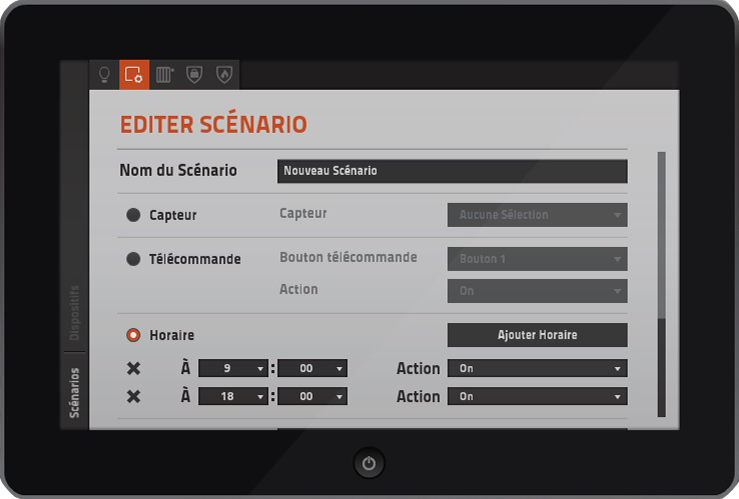Open the hour dropdown showing 18
The height and width of the screenshot is (499, 739).
coord(234,396)
